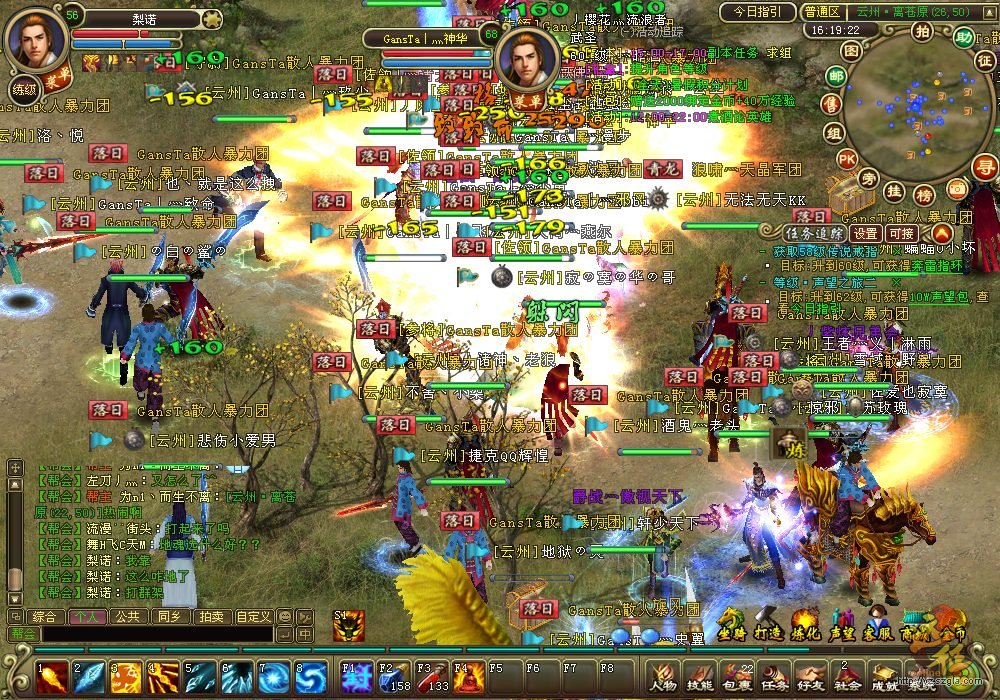Image resolution: width=1000 pixels, height=700 pixels.
Task: Open the 包裹 inventory bag
Action: pyautogui.click(x=736, y=677)
